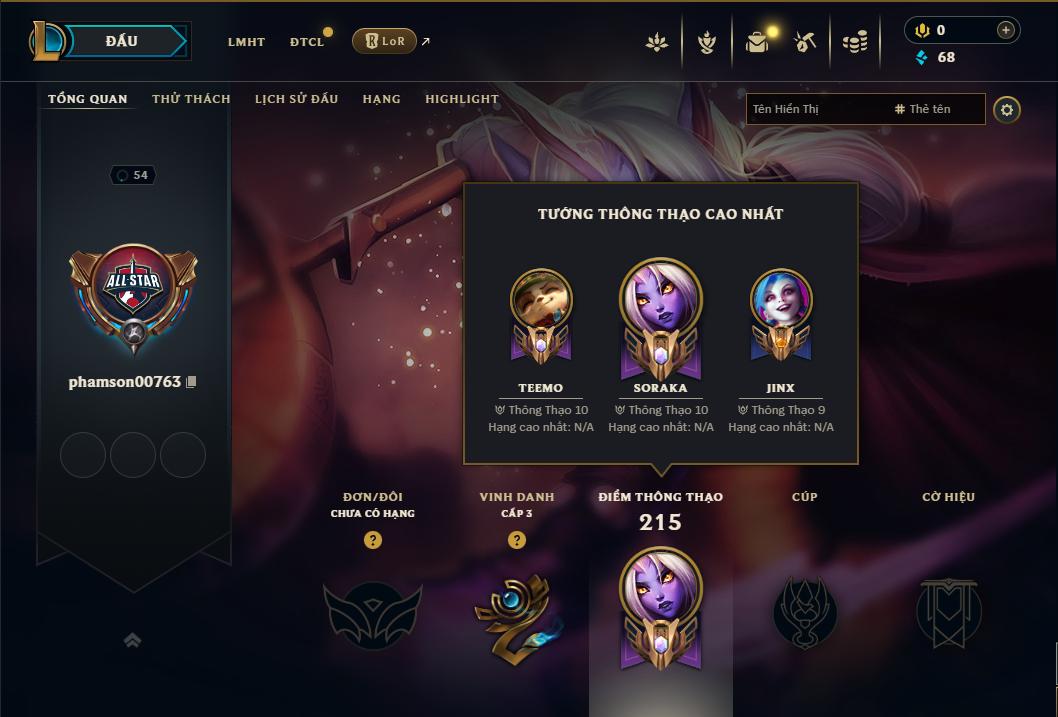Viewport: 1058px width, 717px height.
Task: Type in the Tên Hiển Thị search field
Action: click(x=815, y=109)
